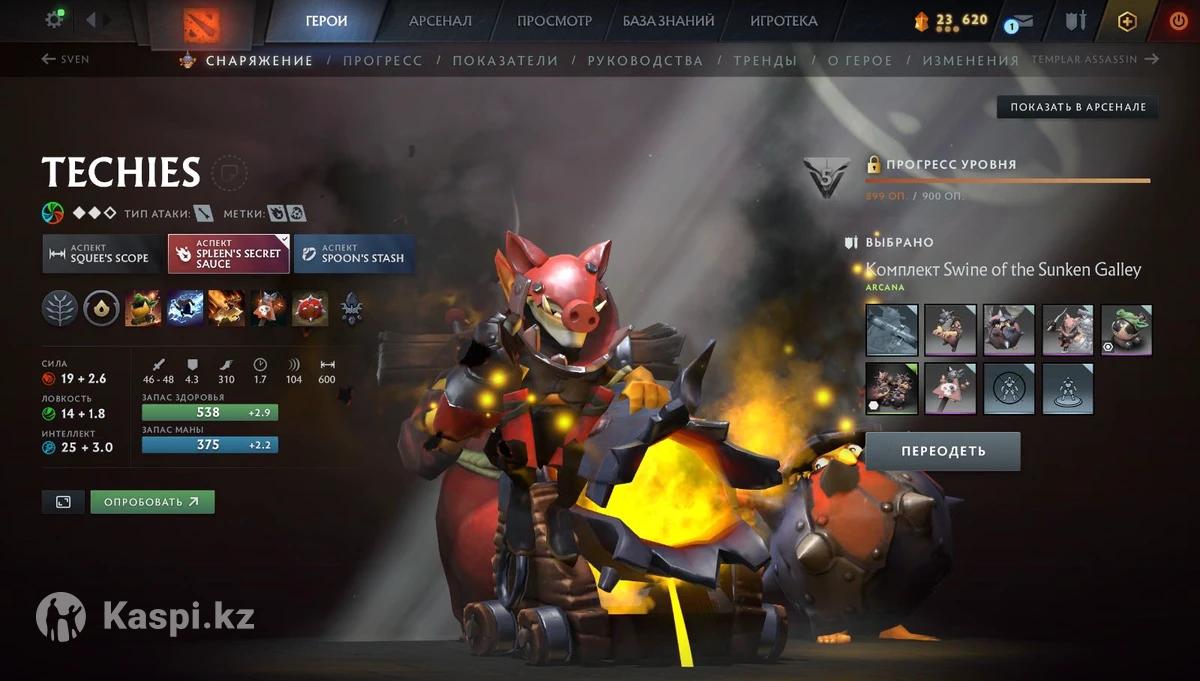Toggle the fullscreen view button beside Опробовать
The height and width of the screenshot is (681, 1200).
pyautogui.click(x=63, y=502)
